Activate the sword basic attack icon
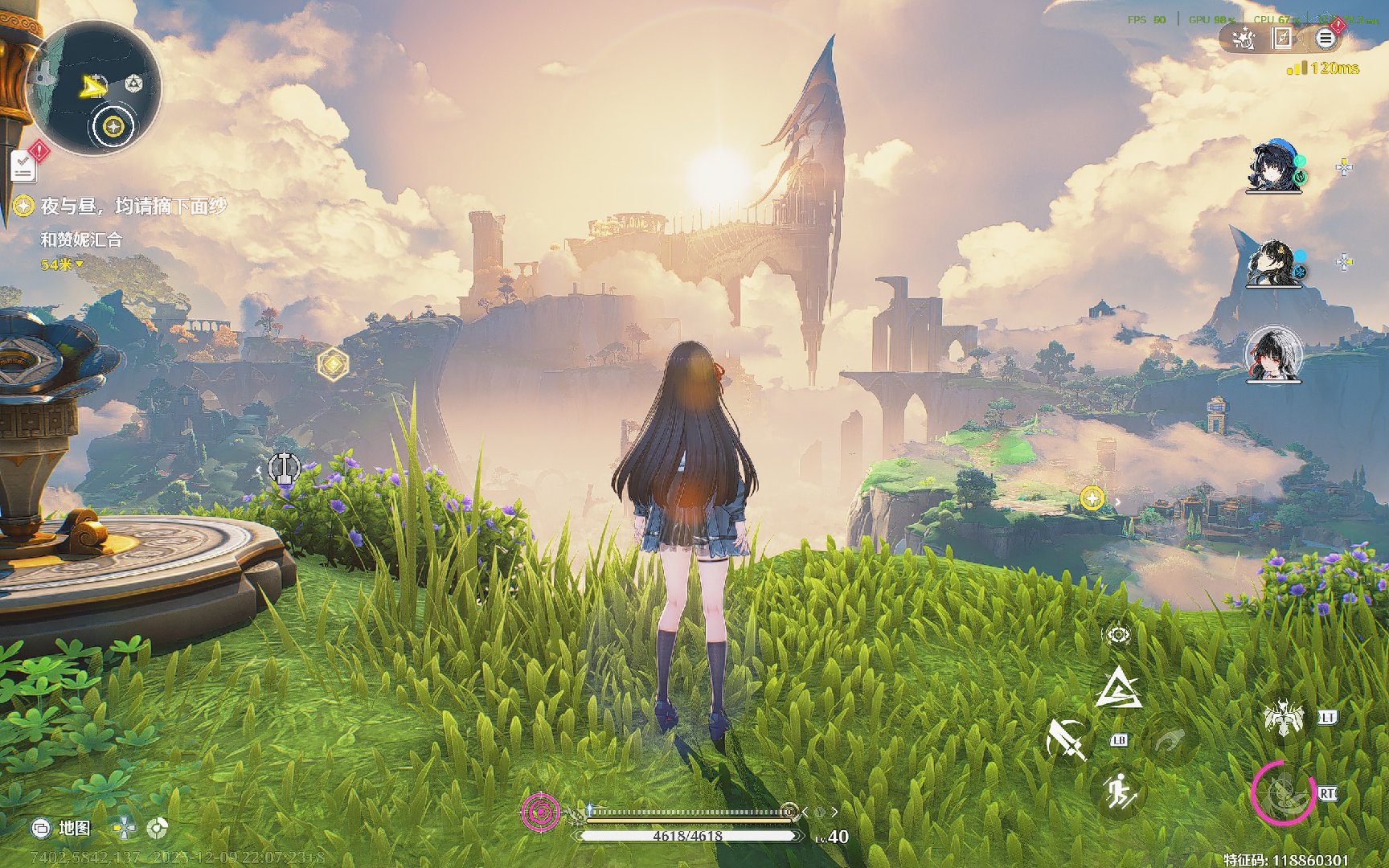Viewport: 1389px width, 868px height. pyautogui.click(x=1067, y=739)
